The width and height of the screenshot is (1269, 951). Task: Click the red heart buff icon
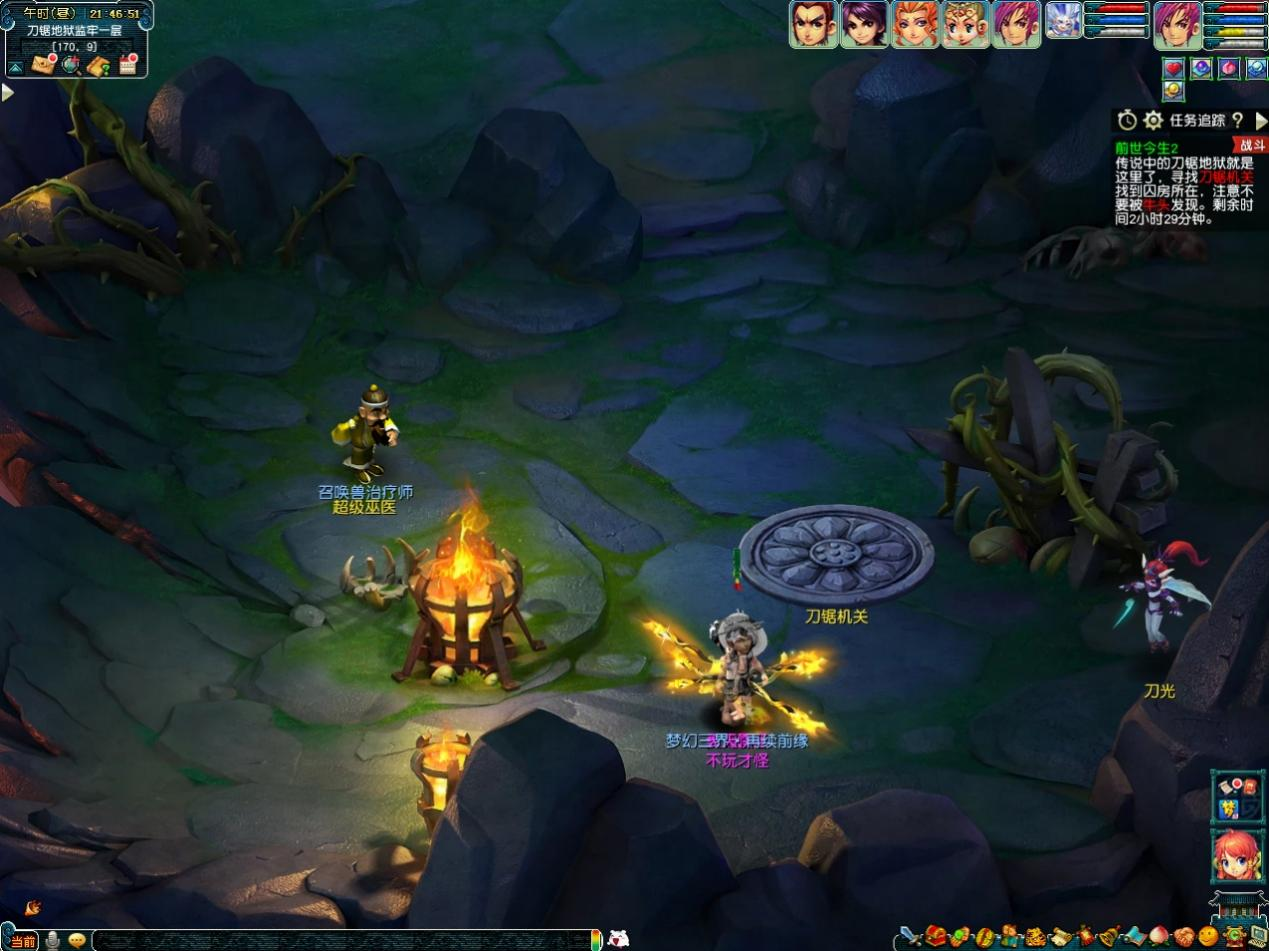click(x=1174, y=68)
